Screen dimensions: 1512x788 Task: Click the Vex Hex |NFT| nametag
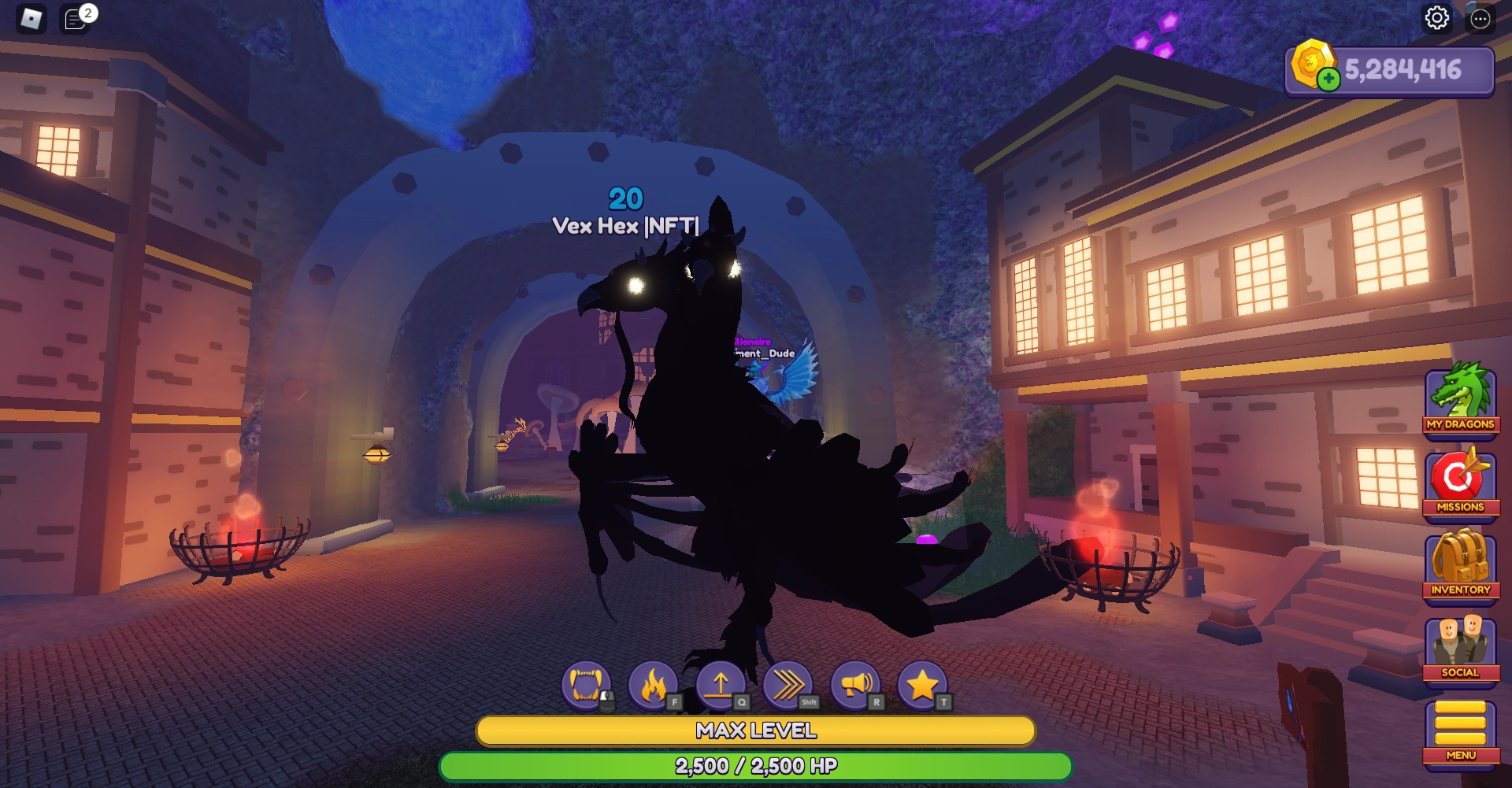(x=626, y=227)
